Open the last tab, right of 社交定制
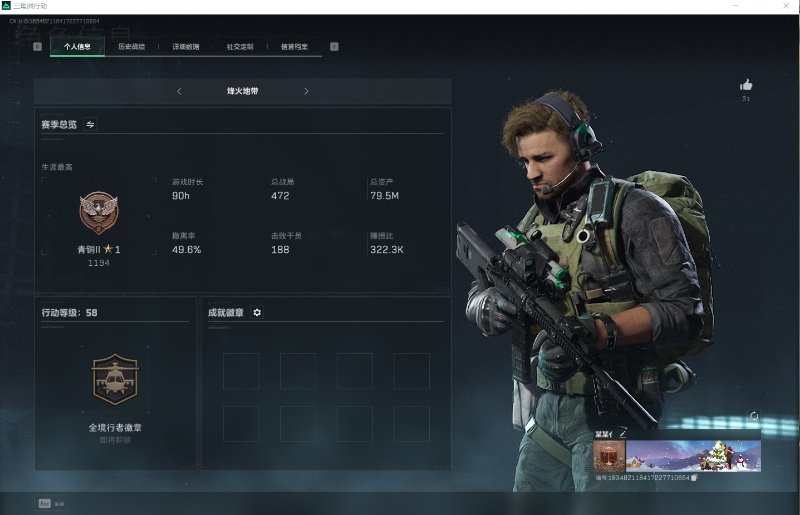 tap(294, 46)
